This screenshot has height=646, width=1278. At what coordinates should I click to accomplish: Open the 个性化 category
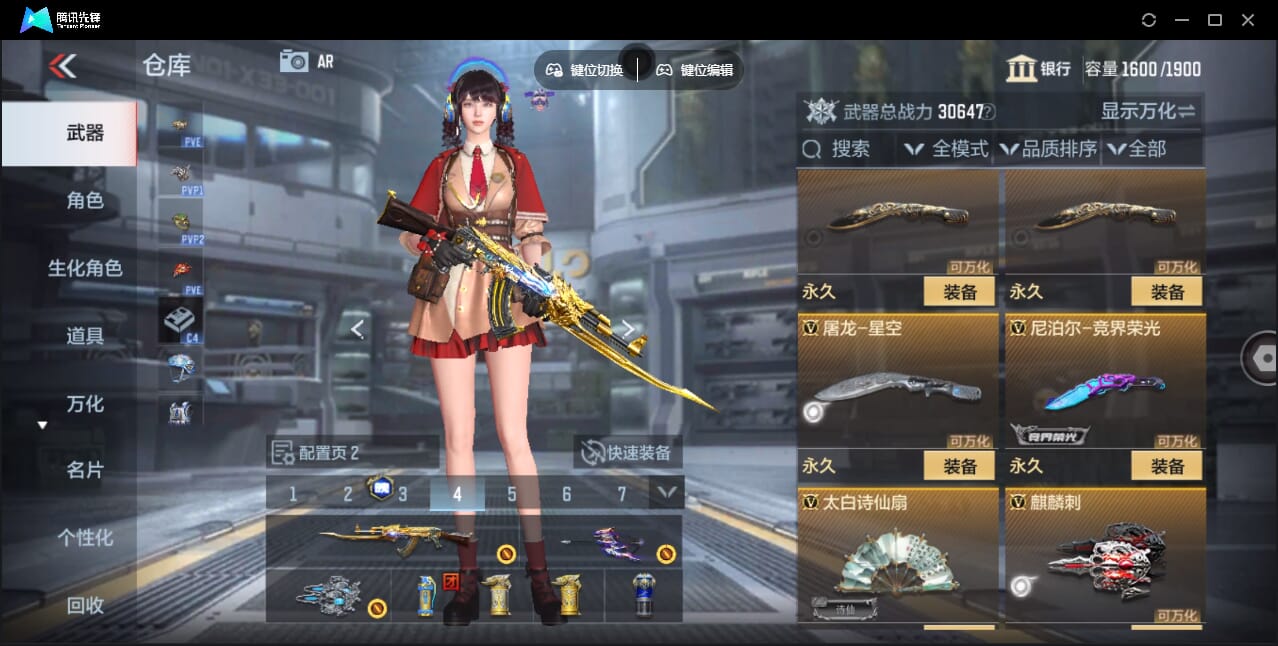[x=85, y=538]
